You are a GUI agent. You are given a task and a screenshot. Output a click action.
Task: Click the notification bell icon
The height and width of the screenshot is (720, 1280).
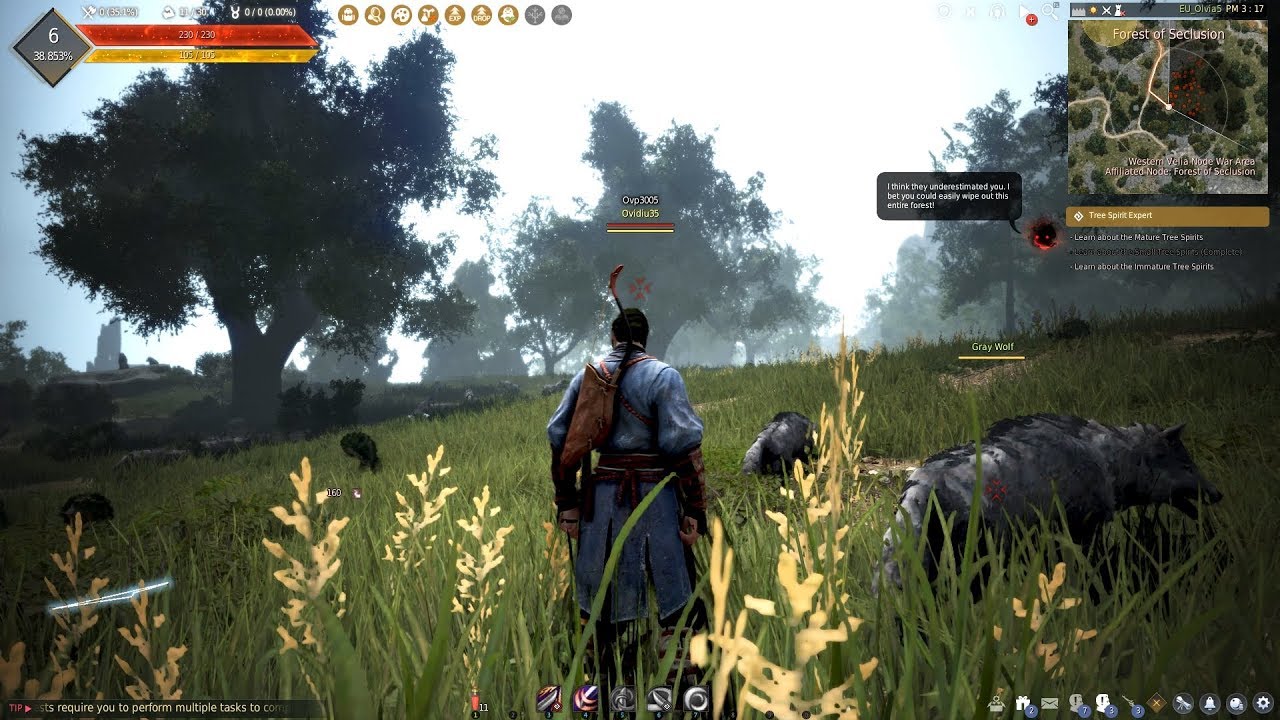click(x=1211, y=704)
